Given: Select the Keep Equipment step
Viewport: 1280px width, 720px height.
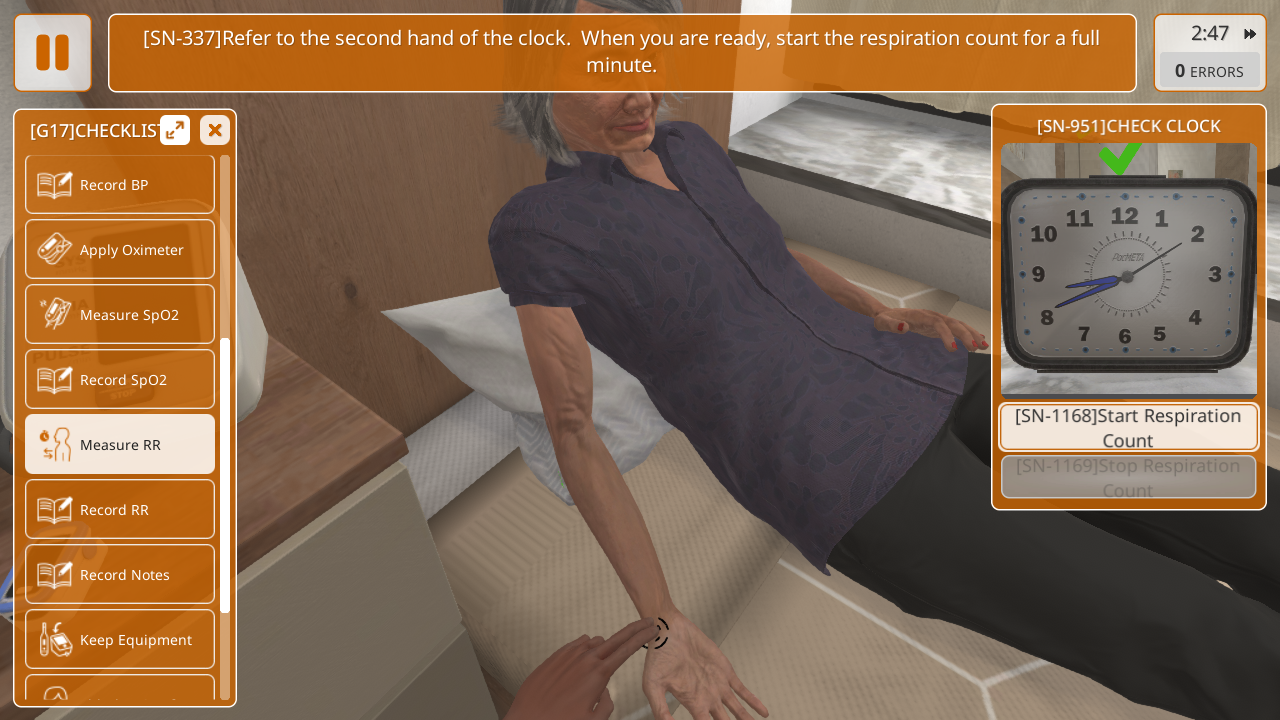Looking at the screenshot, I should click(120, 640).
